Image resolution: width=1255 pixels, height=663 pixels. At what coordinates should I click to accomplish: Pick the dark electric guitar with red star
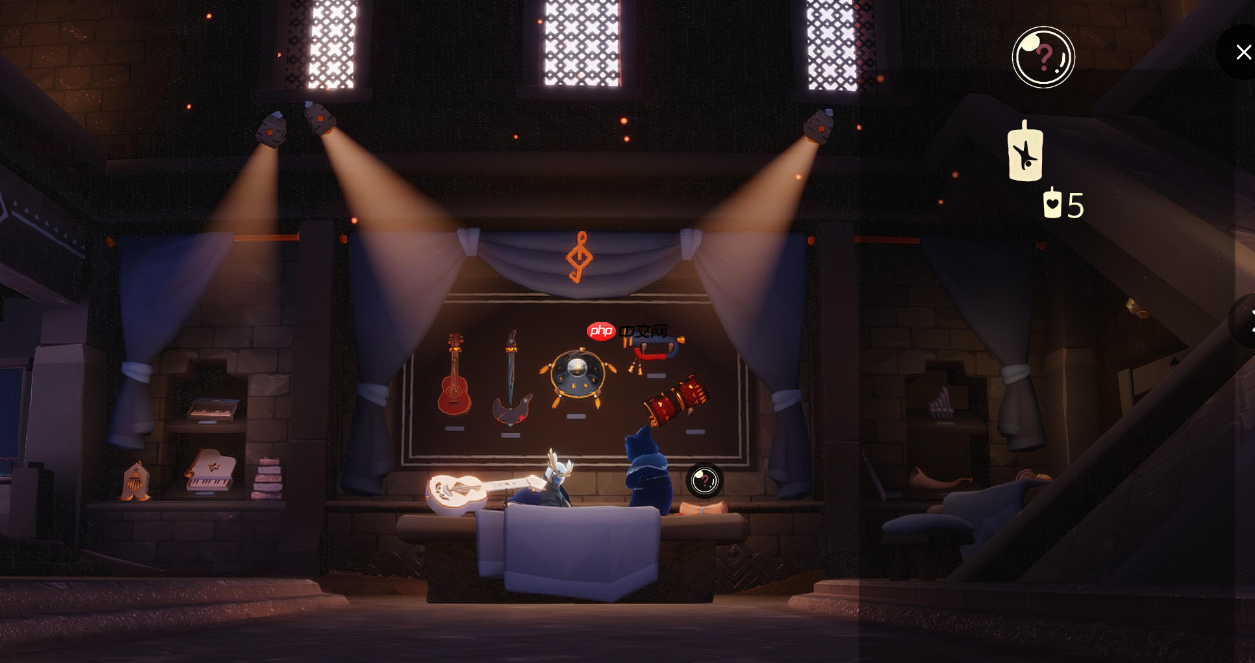tap(511, 380)
